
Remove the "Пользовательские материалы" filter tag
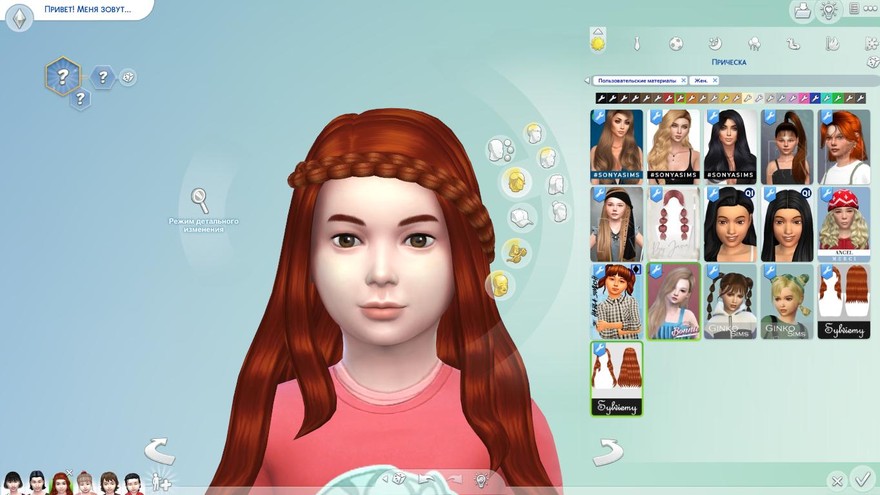(x=683, y=80)
